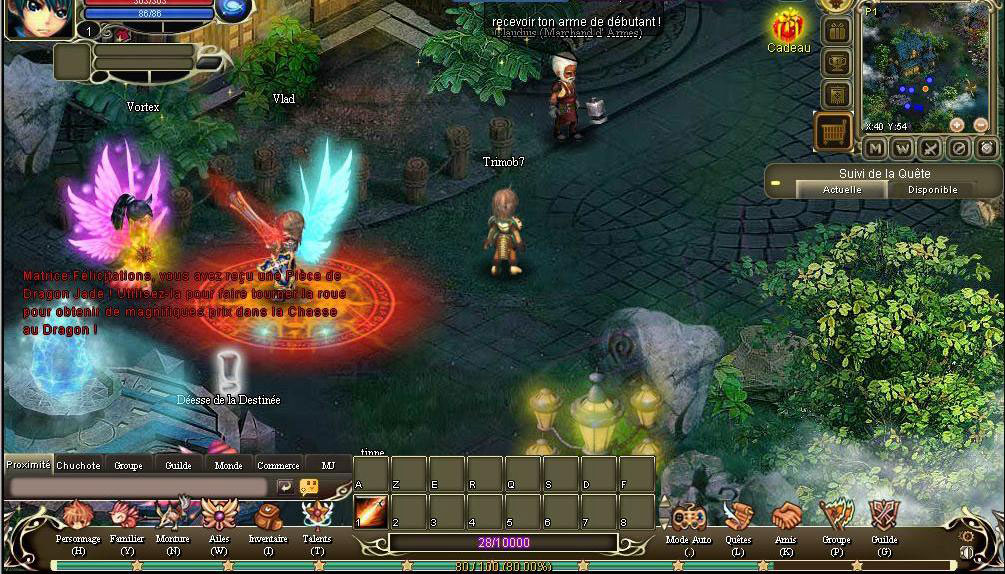Click the chat message input field

(x=138, y=486)
